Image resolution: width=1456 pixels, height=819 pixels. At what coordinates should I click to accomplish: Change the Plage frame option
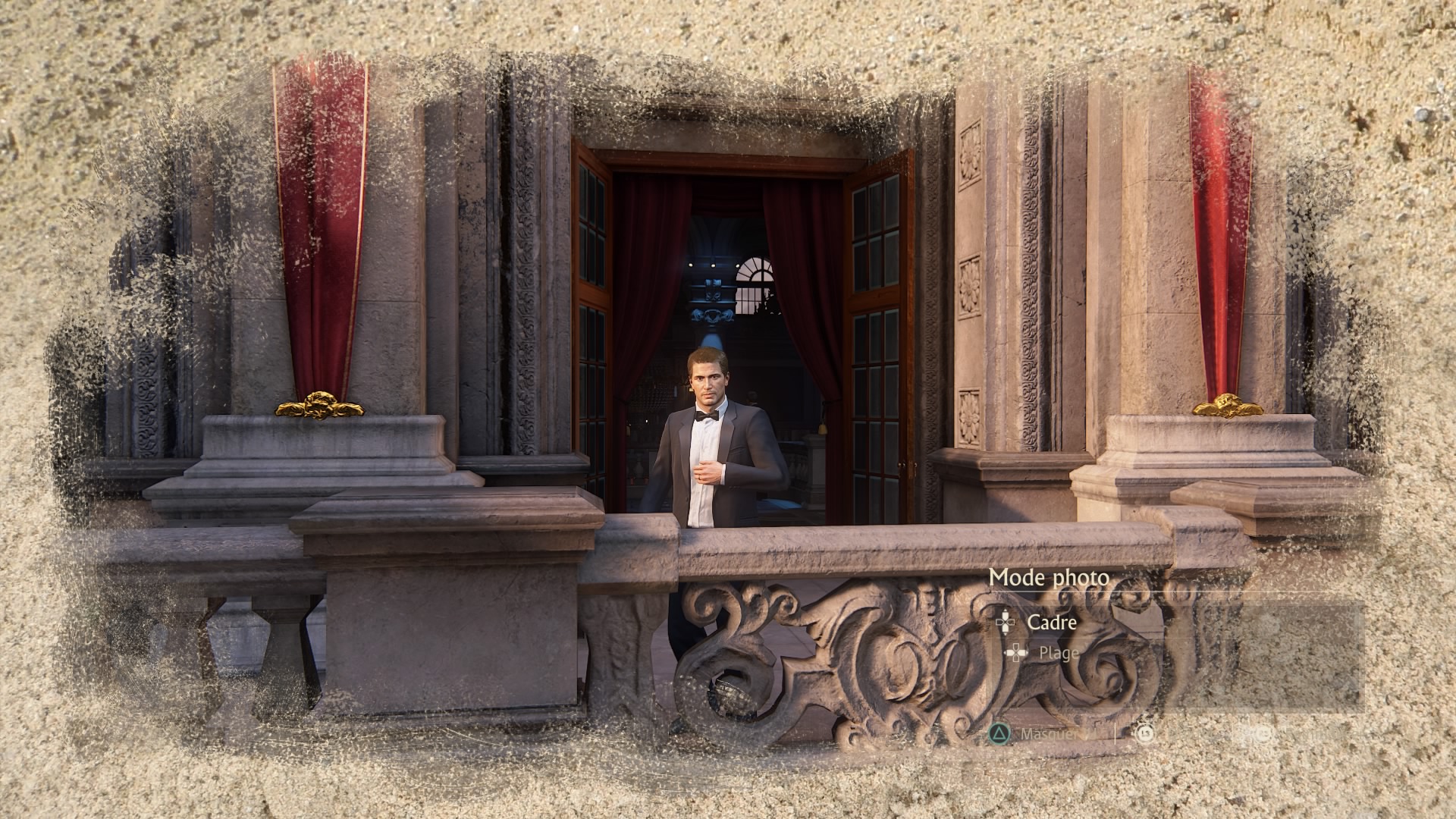pyautogui.click(x=1058, y=653)
